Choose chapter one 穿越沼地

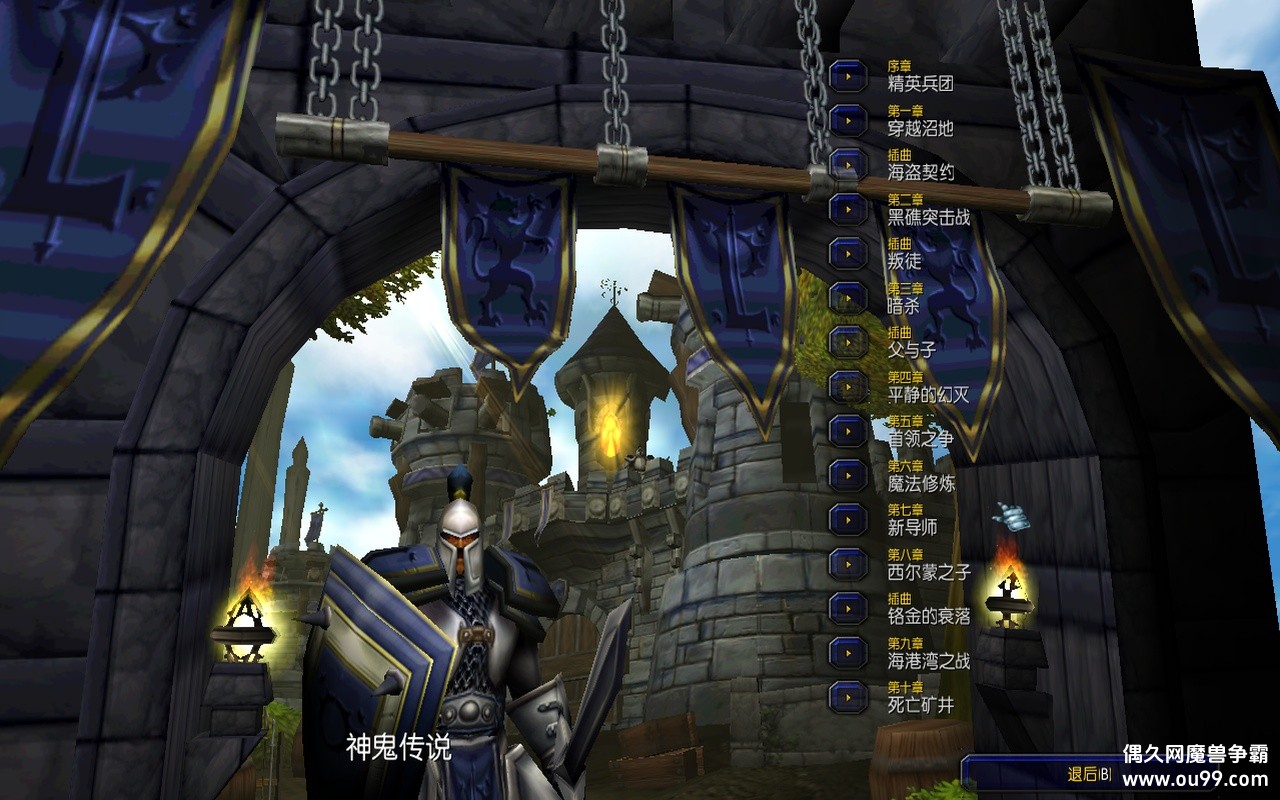tap(848, 120)
